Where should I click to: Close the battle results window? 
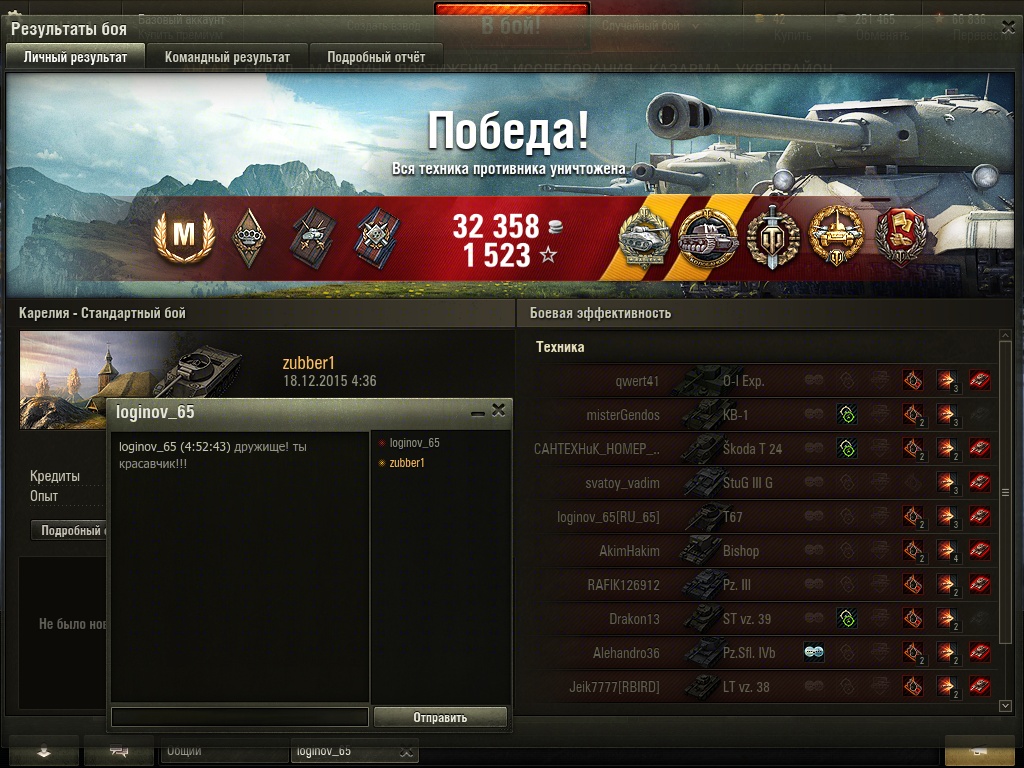[1004, 26]
